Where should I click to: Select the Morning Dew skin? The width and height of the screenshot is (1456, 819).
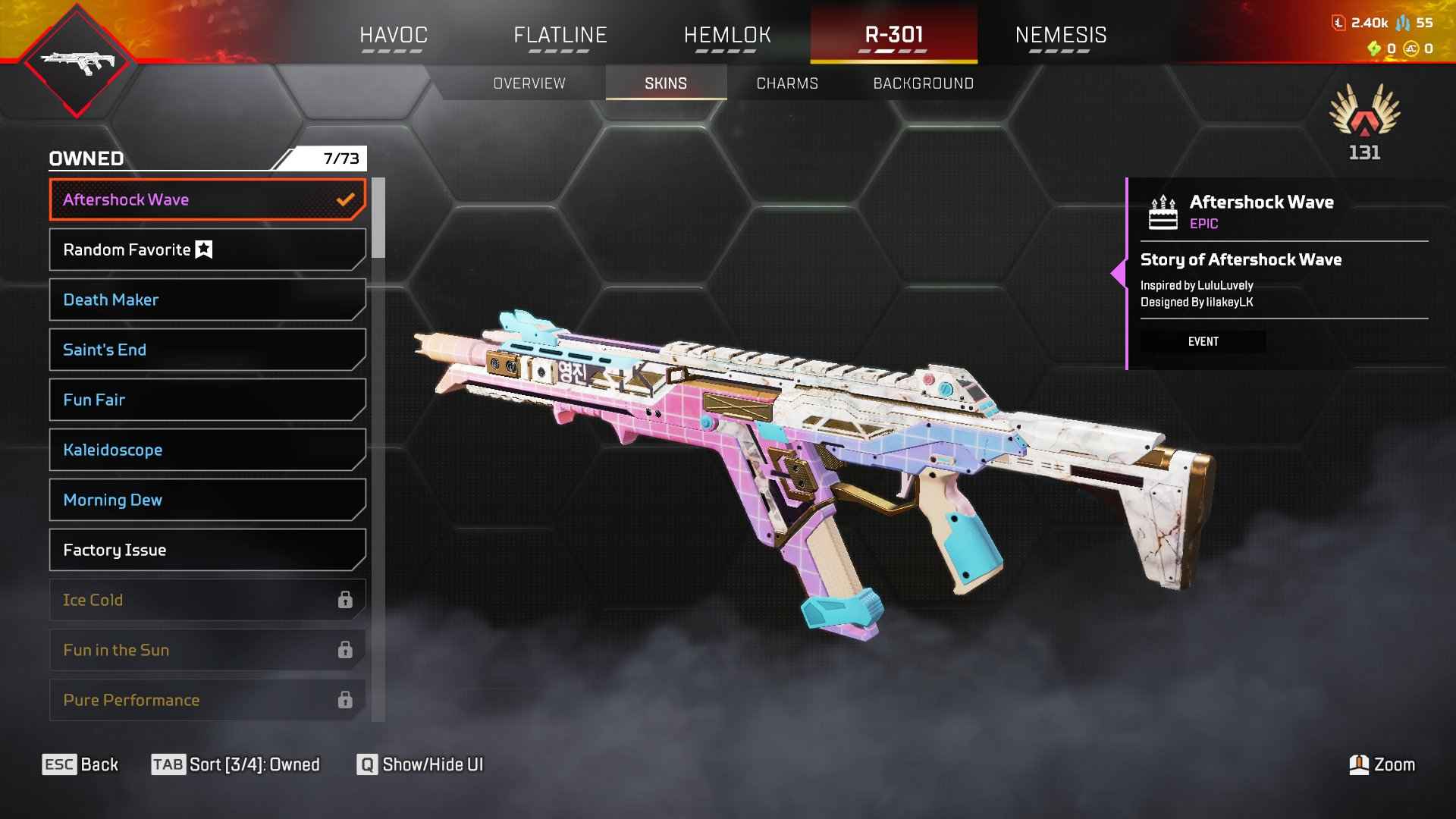click(x=207, y=500)
